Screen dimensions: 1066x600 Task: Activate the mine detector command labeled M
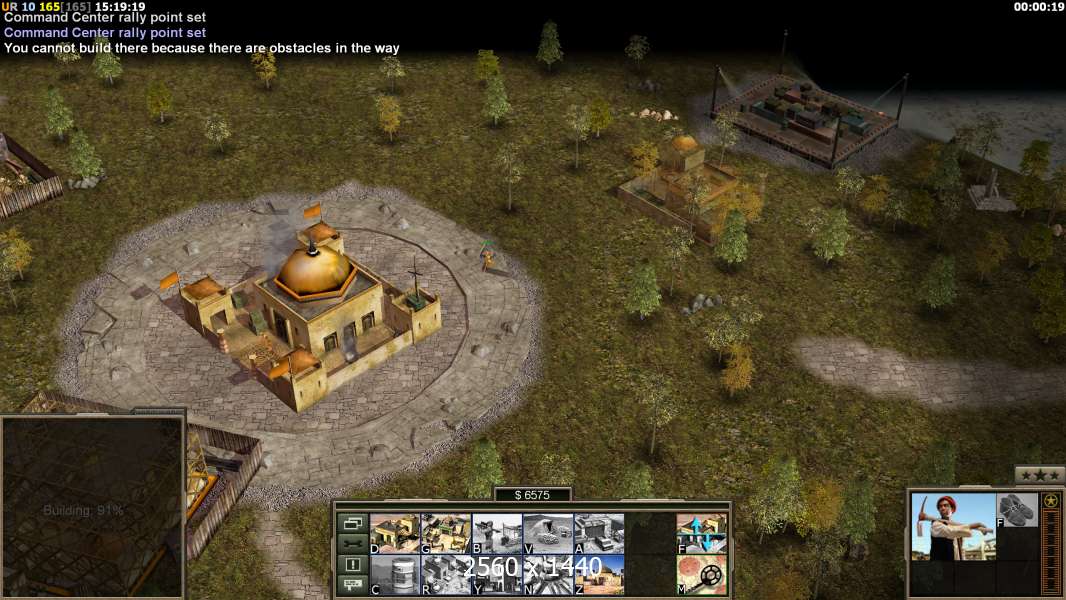pos(701,575)
